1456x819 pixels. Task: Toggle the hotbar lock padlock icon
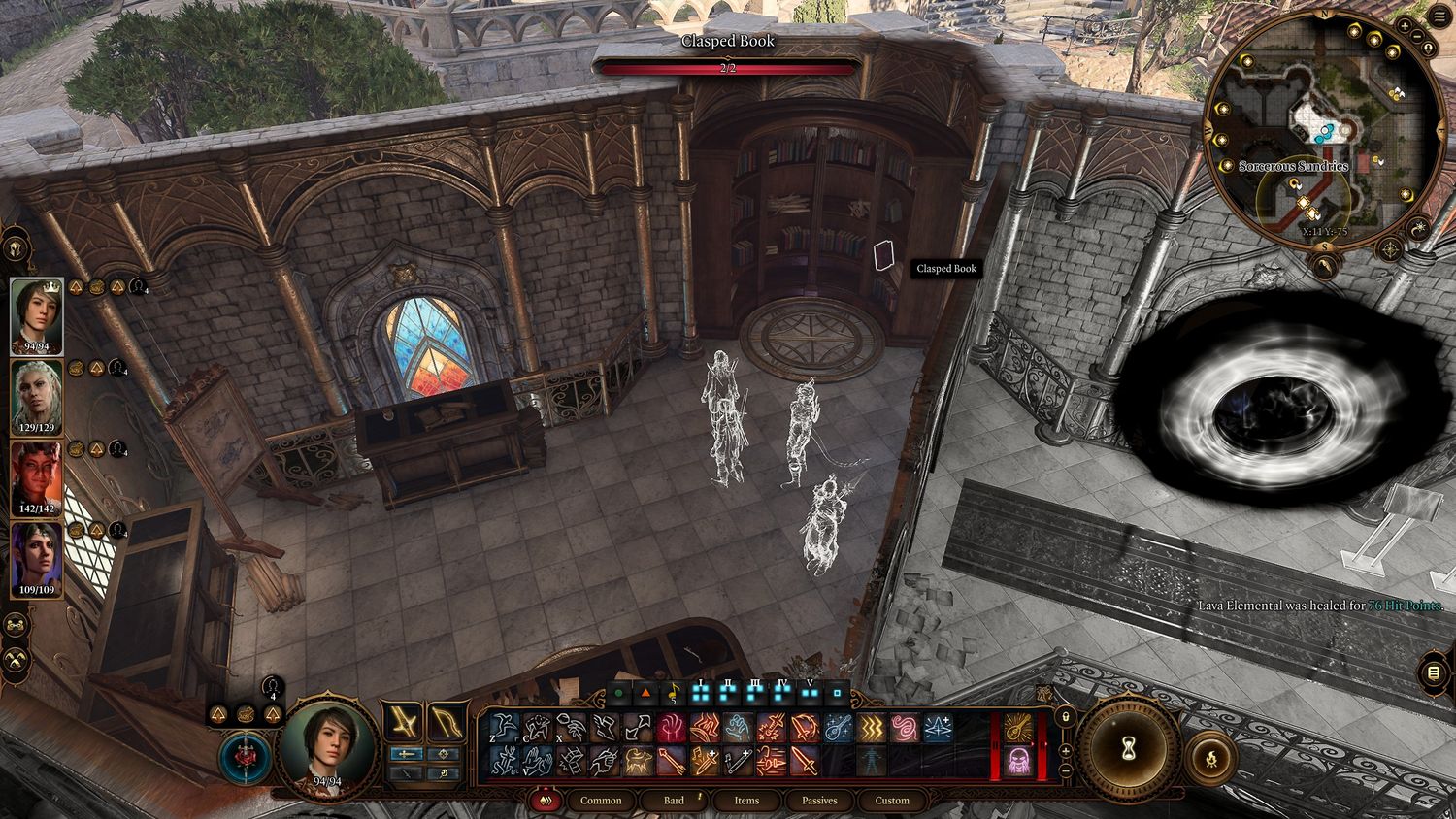point(1065,717)
